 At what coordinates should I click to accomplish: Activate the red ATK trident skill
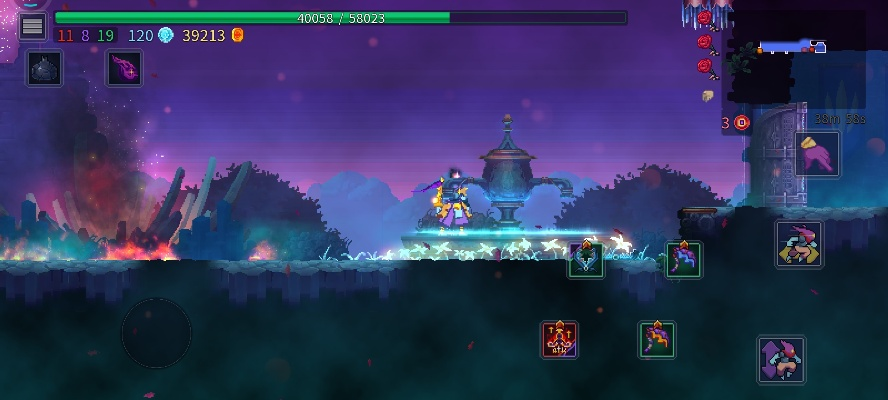pos(559,339)
